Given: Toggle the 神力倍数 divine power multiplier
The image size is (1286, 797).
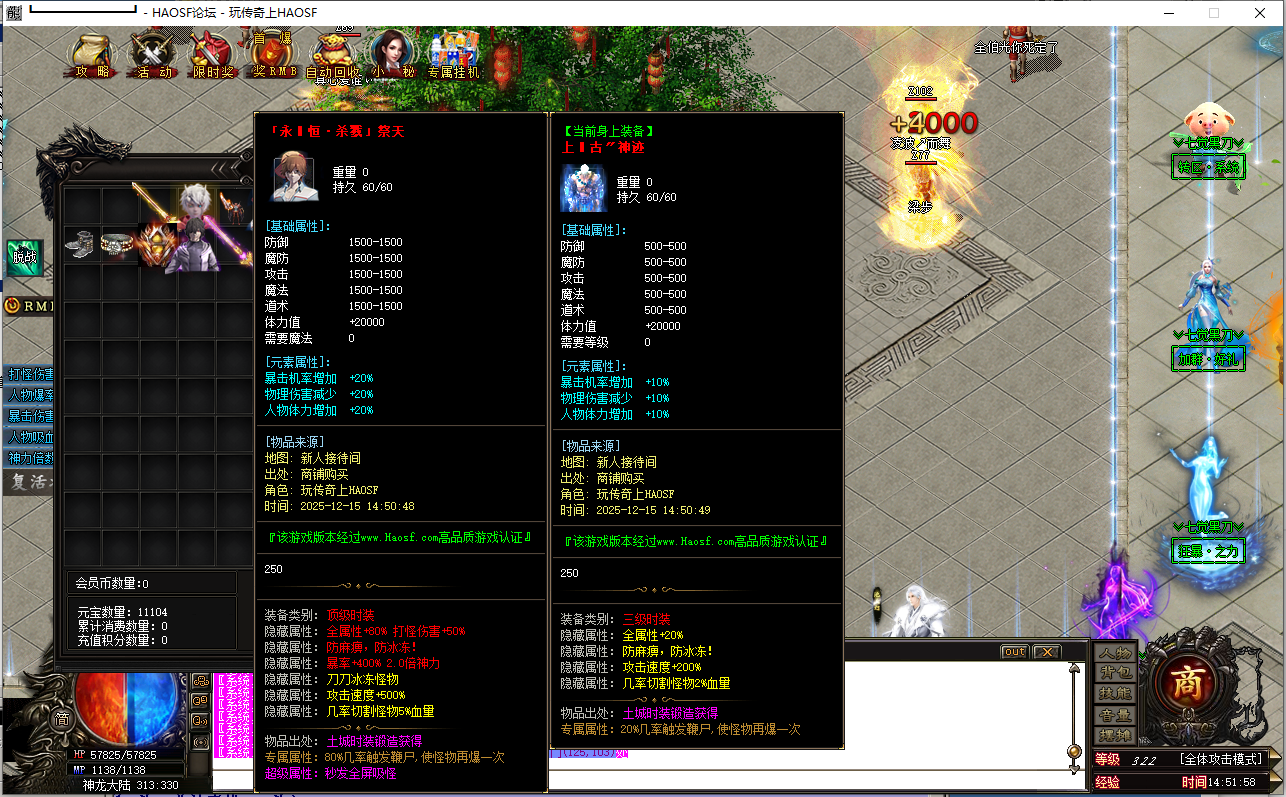Looking at the screenshot, I should pos(24,456).
